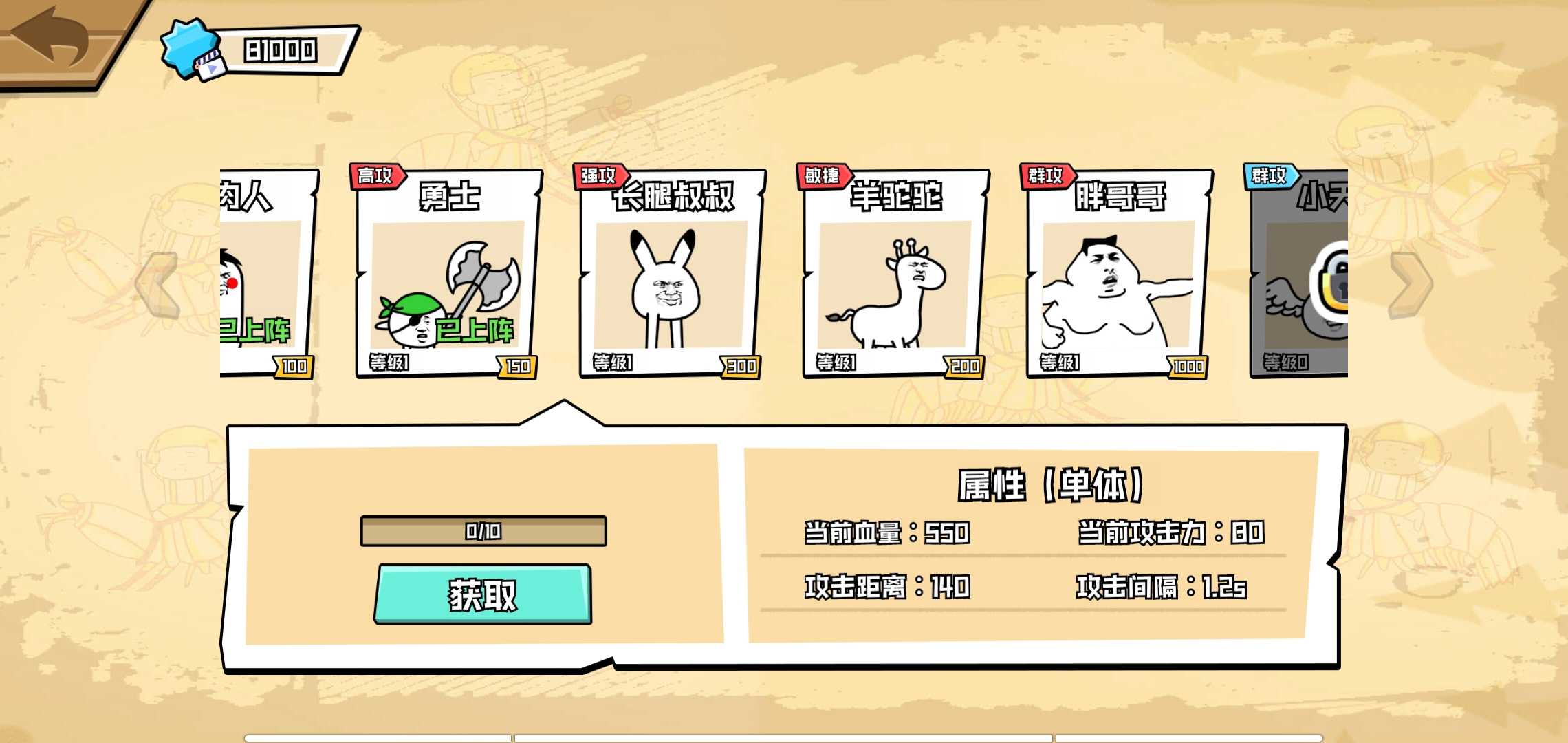Tap the 0/10 progress bar
The image size is (1568, 743).
(x=483, y=531)
